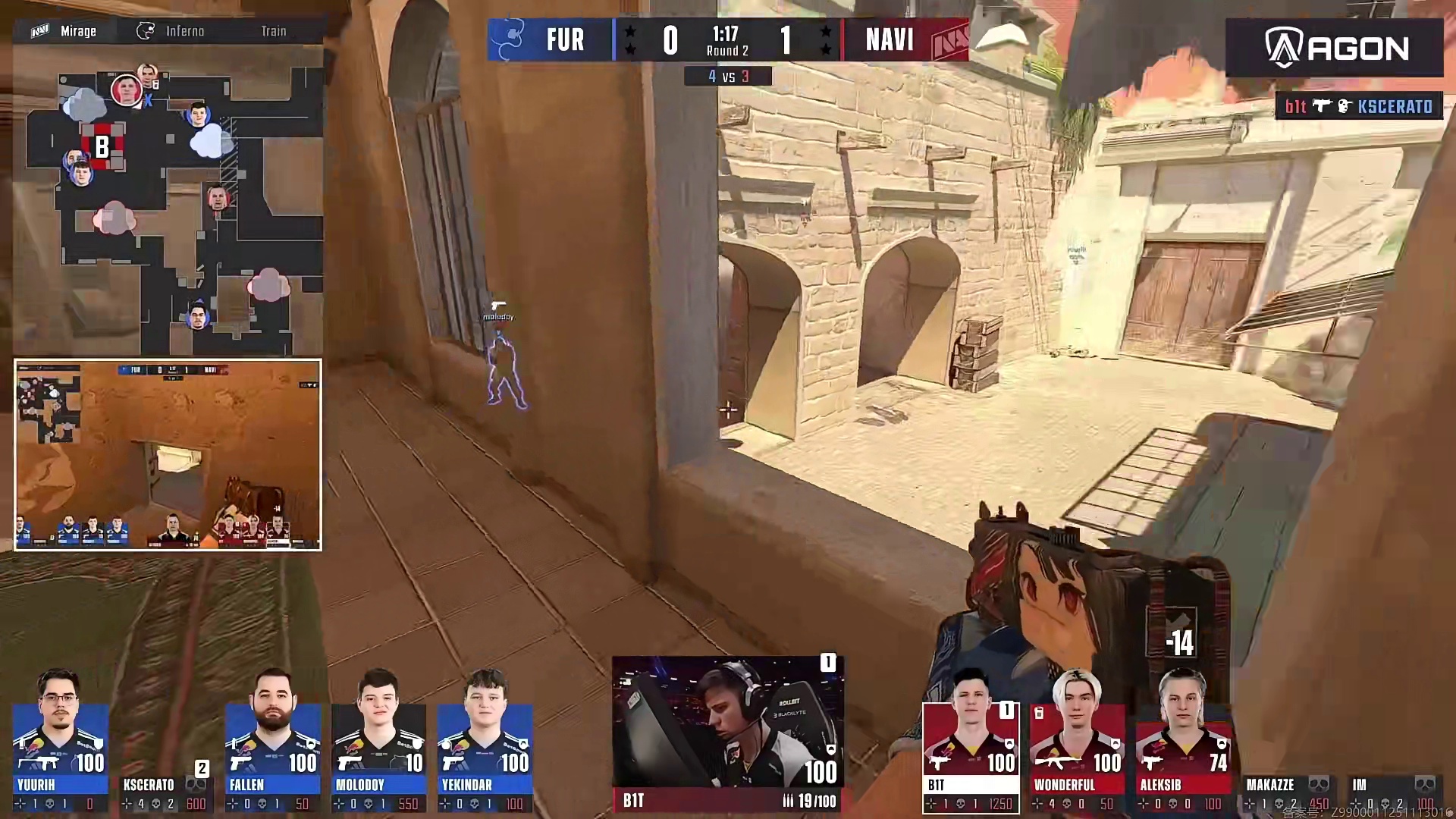Select the B bombsite marker on radar
The width and height of the screenshot is (1456, 819).
[102, 146]
